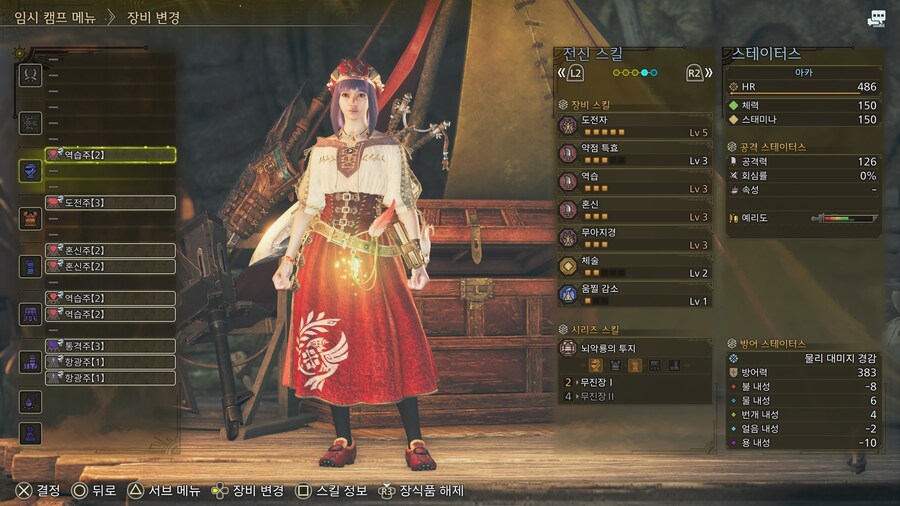Select the waist armor equipment icon
The image size is (900, 506).
(x=30, y=314)
